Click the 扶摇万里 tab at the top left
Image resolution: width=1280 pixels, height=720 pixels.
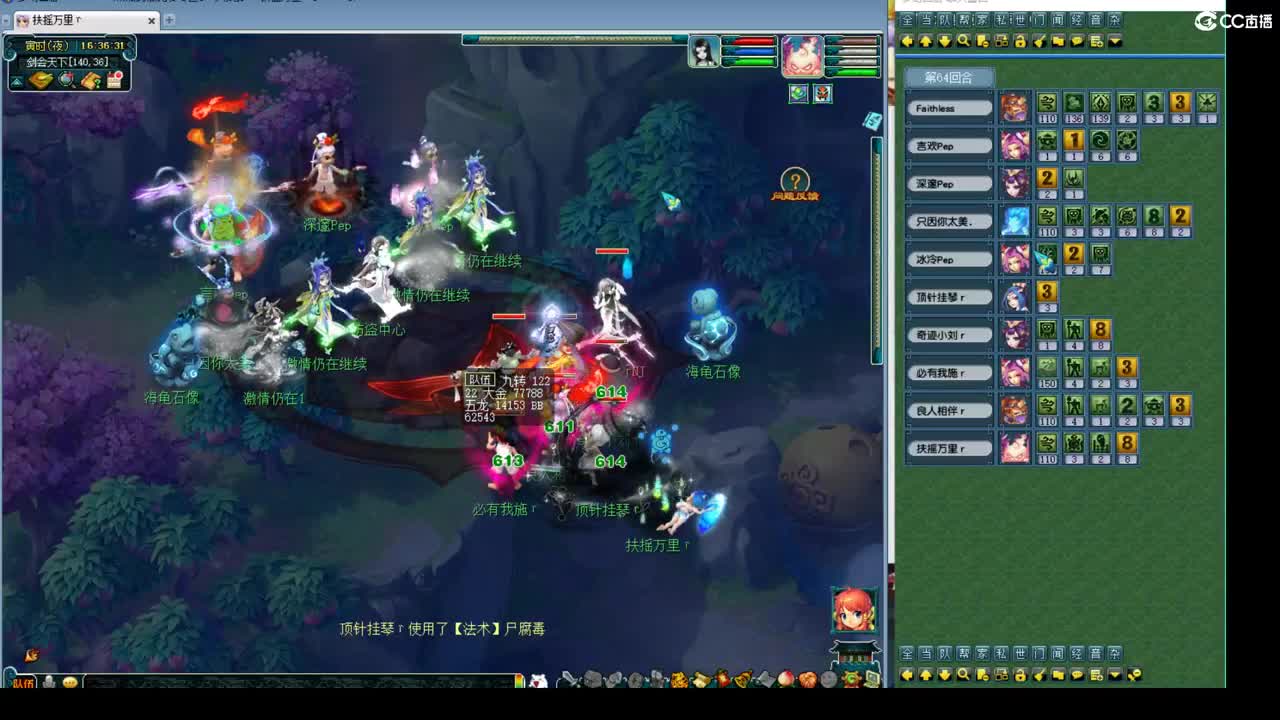[55, 19]
